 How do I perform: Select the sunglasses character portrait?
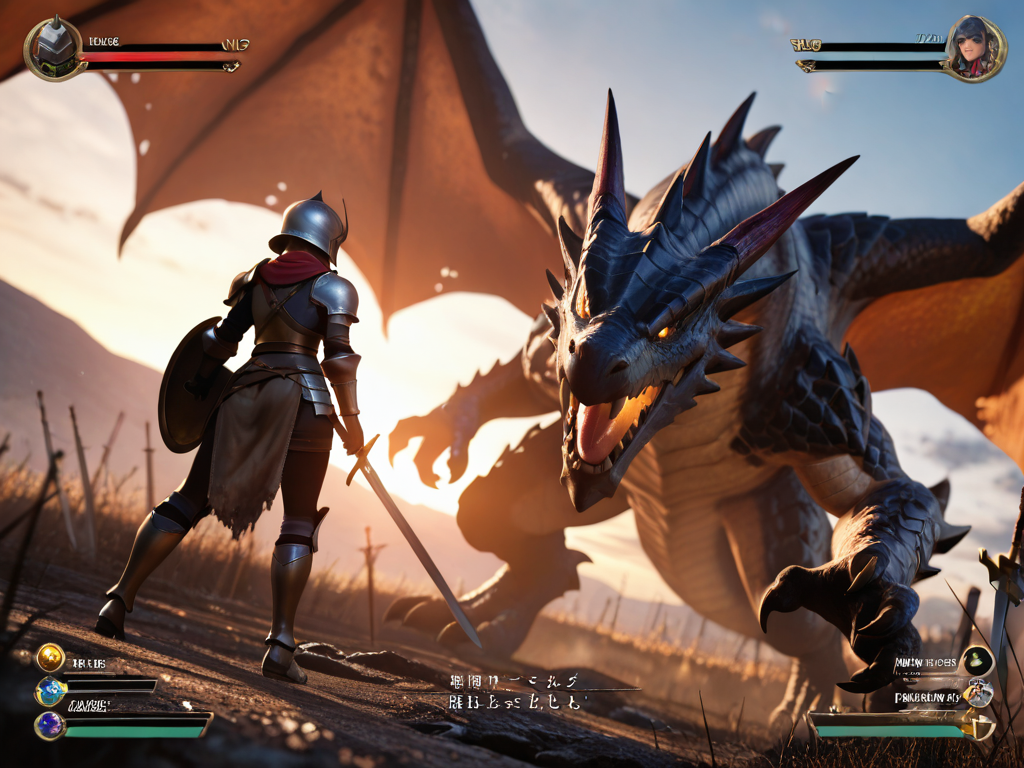click(973, 48)
